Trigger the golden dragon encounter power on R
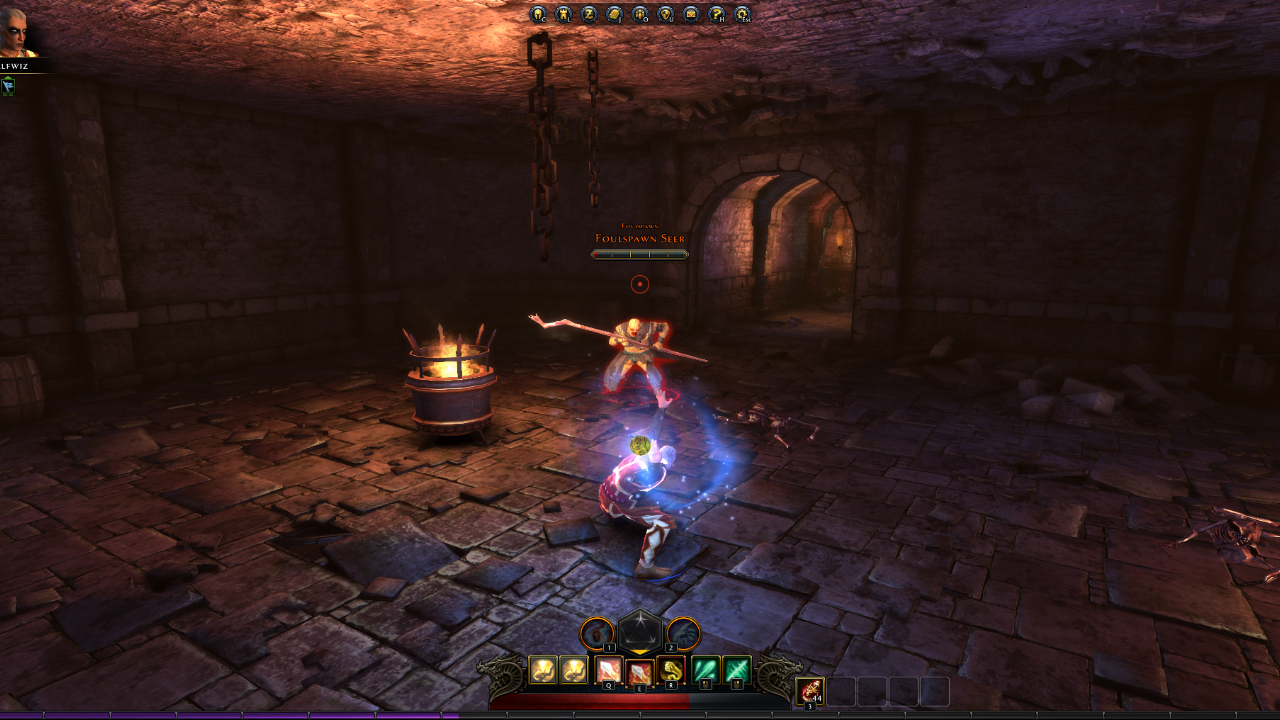This screenshot has height=720, width=1280. click(671, 670)
